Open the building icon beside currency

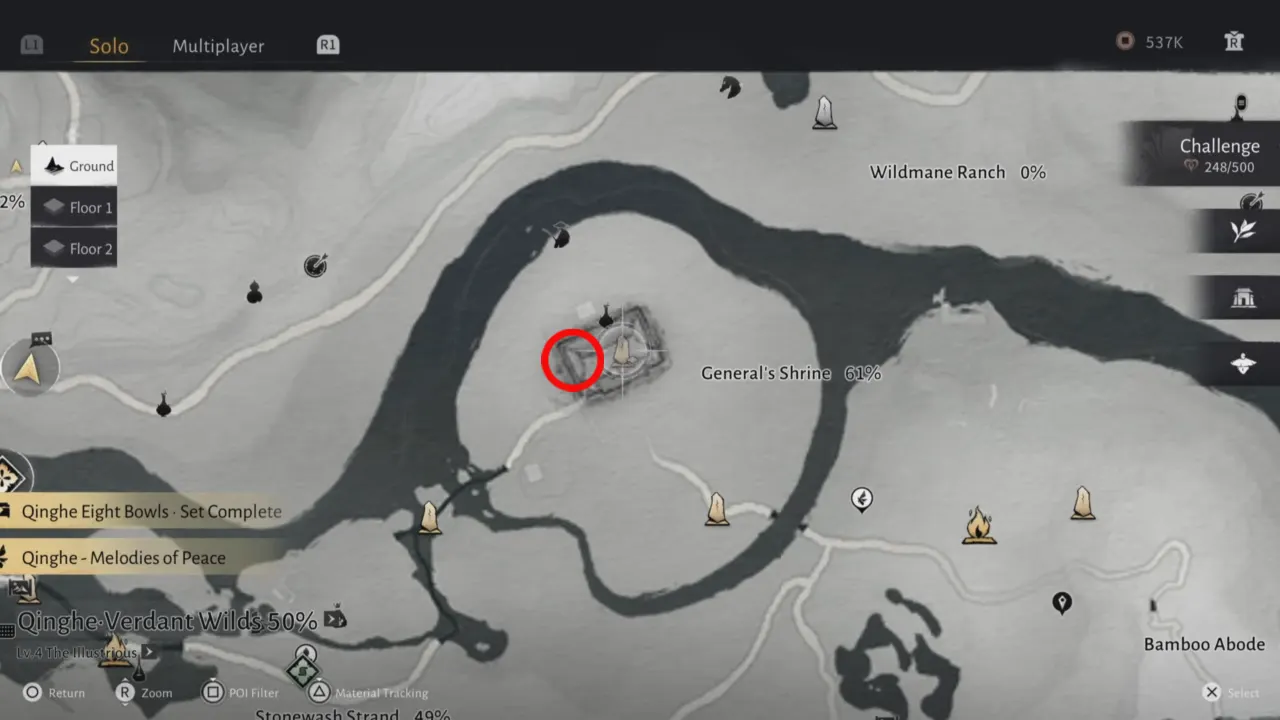tap(1233, 42)
